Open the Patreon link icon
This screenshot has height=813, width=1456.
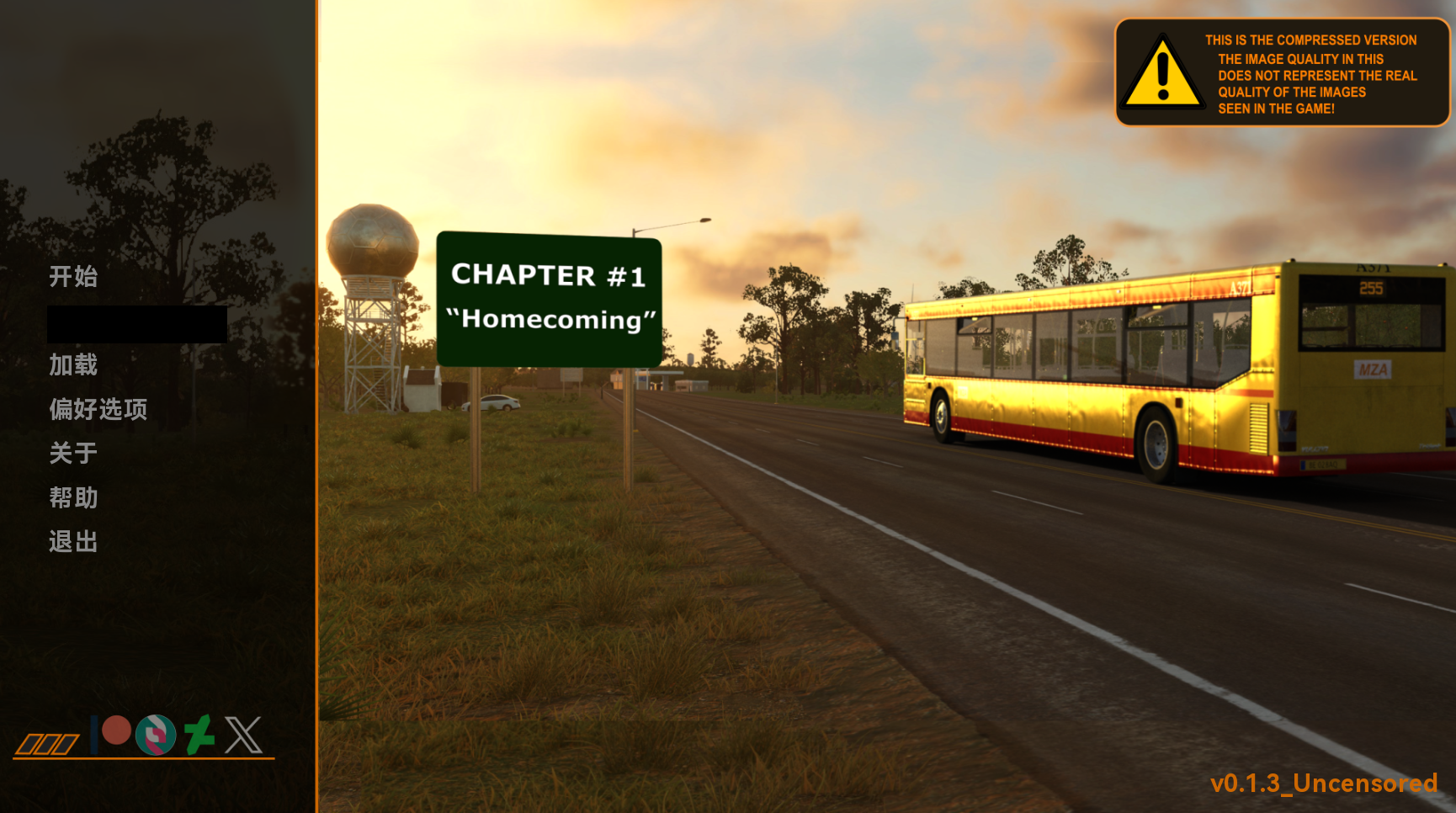point(112,732)
